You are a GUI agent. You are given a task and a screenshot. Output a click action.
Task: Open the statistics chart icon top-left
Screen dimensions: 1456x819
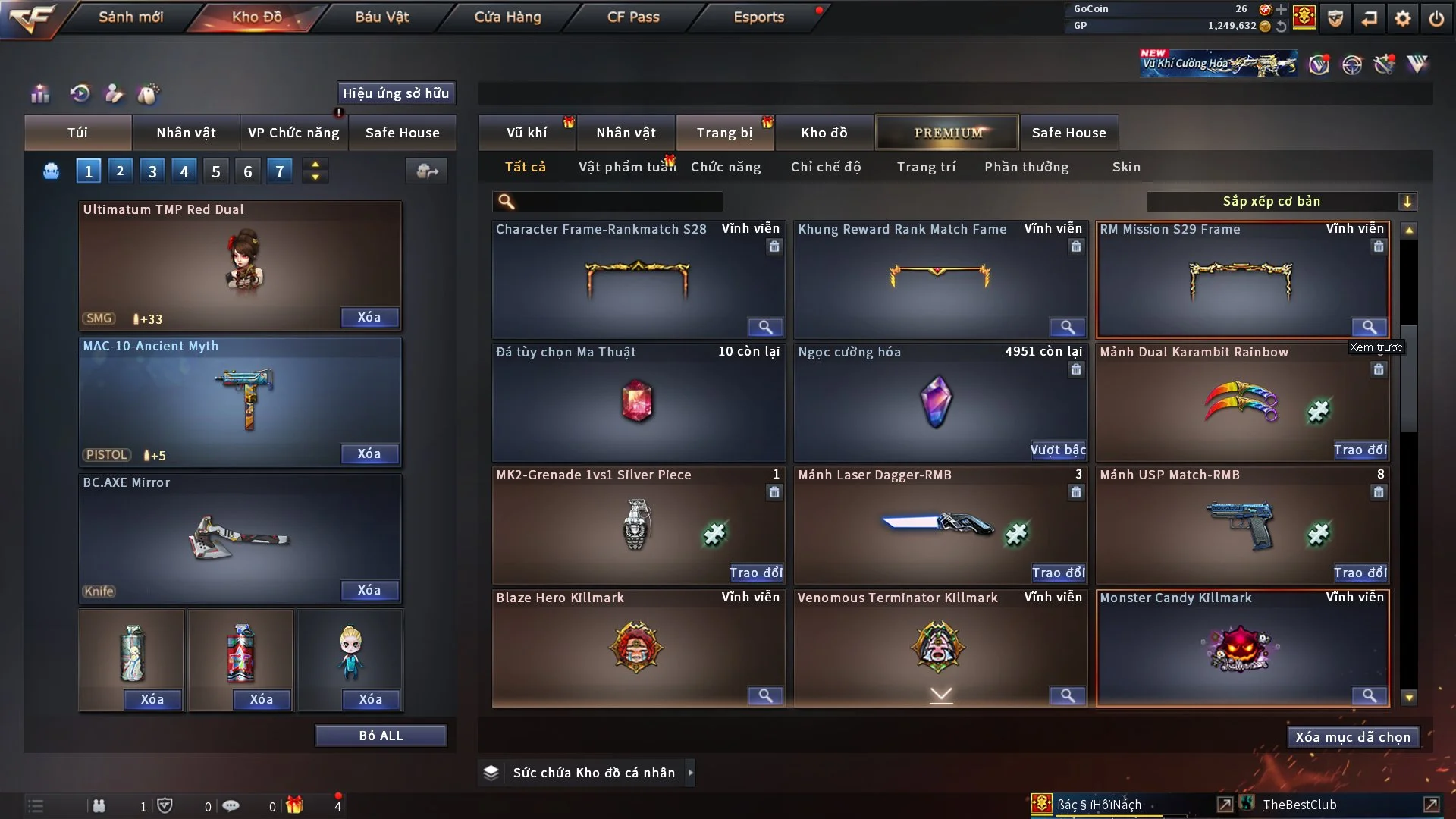coord(39,93)
